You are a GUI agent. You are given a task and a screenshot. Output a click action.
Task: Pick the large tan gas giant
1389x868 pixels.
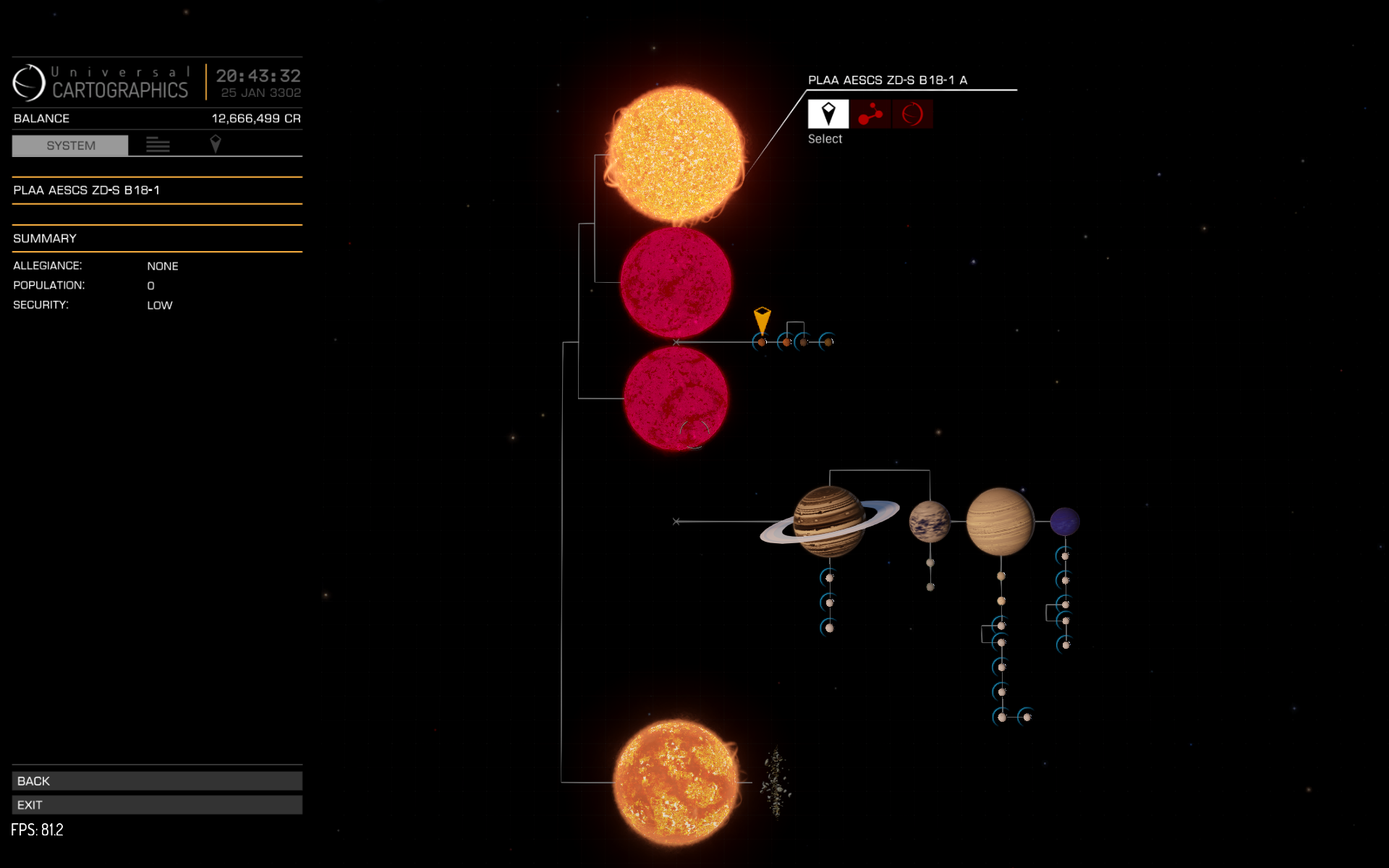(x=1001, y=521)
